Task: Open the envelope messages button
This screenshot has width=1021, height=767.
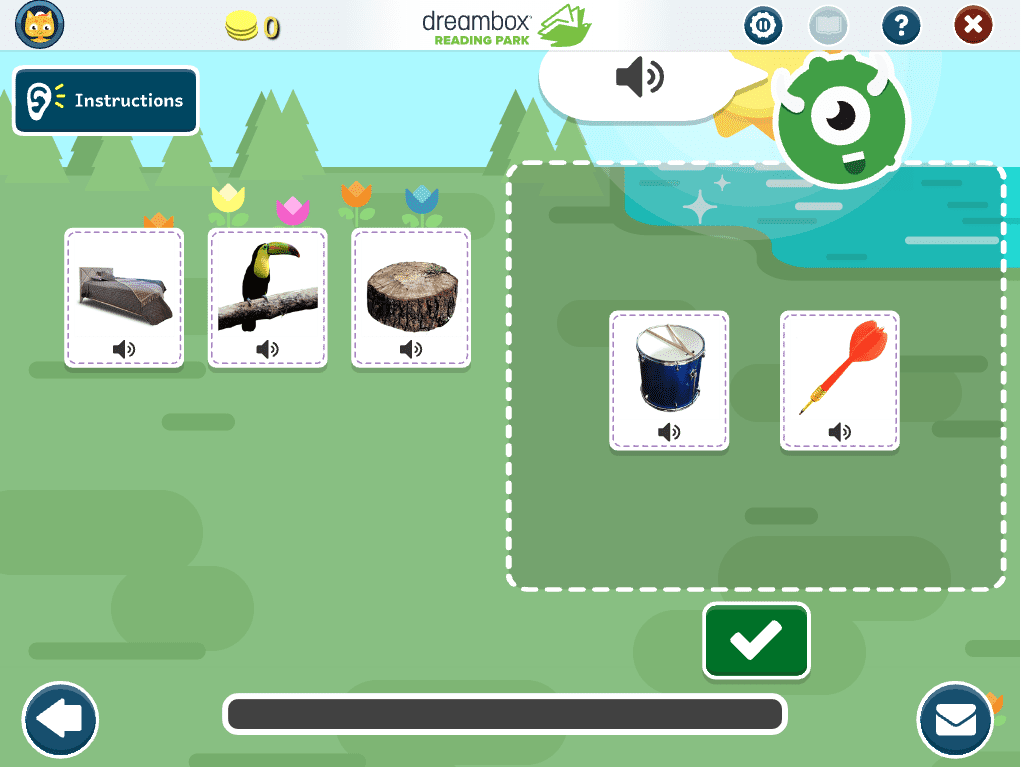Action: (955, 719)
